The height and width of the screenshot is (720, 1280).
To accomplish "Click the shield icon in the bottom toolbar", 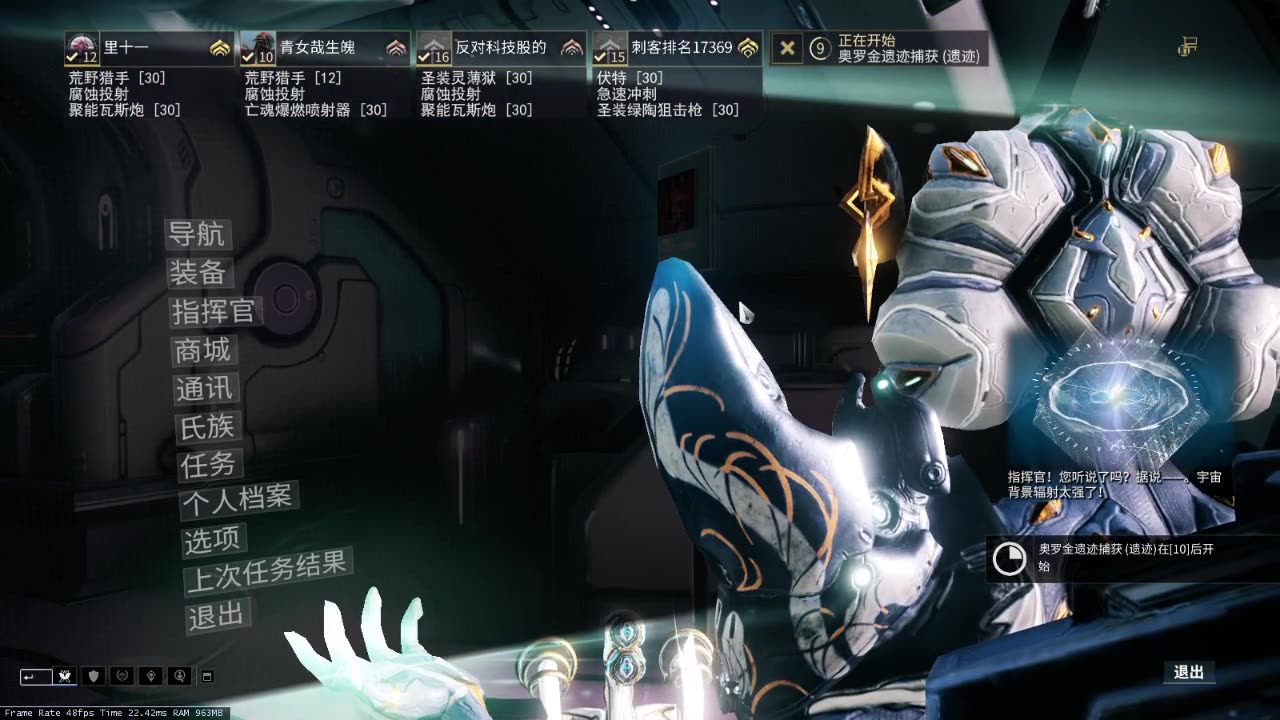I will pyautogui.click(x=93, y=676).
